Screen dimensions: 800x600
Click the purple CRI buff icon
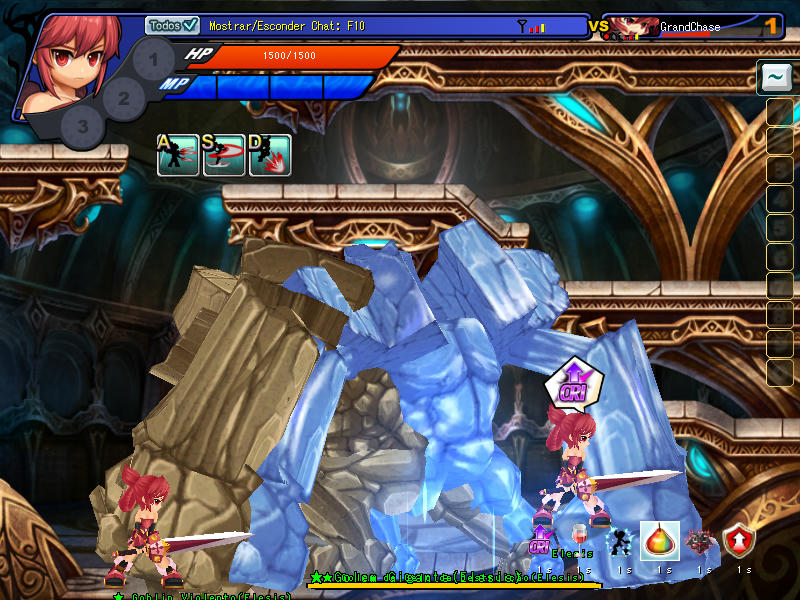tap(541, 541)
